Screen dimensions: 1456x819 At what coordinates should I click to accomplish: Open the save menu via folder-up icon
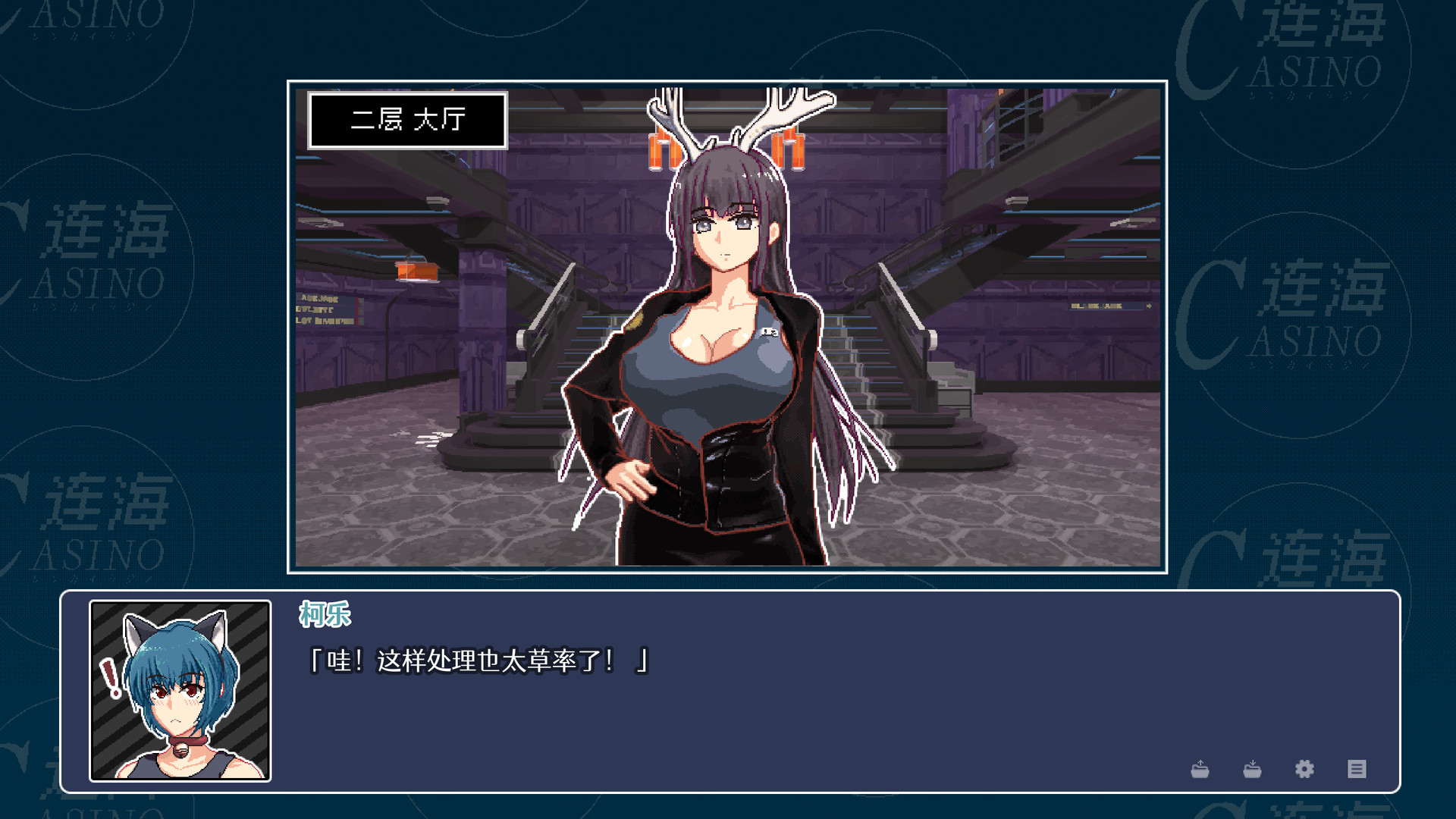pos(1200,769)
